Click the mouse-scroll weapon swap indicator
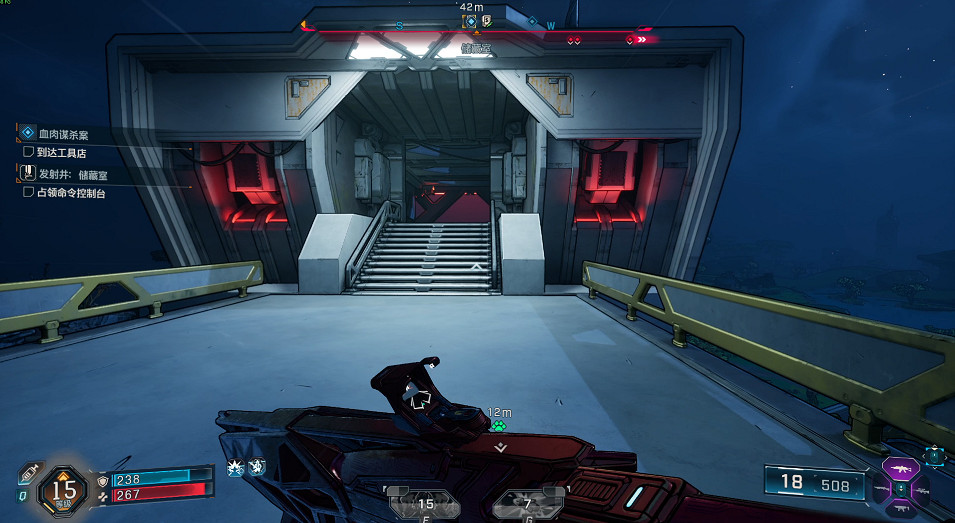The width and height of the screenshot is (955, 523). 935,457
